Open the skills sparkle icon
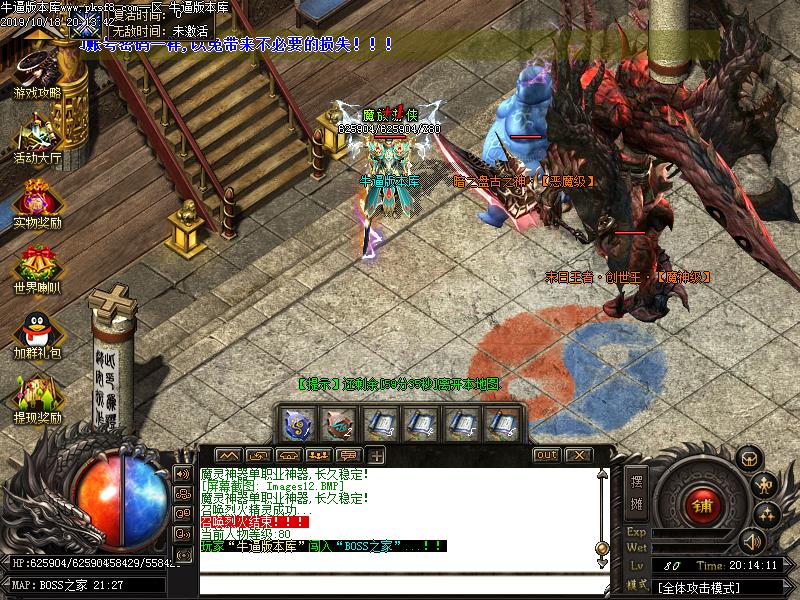 766,515
